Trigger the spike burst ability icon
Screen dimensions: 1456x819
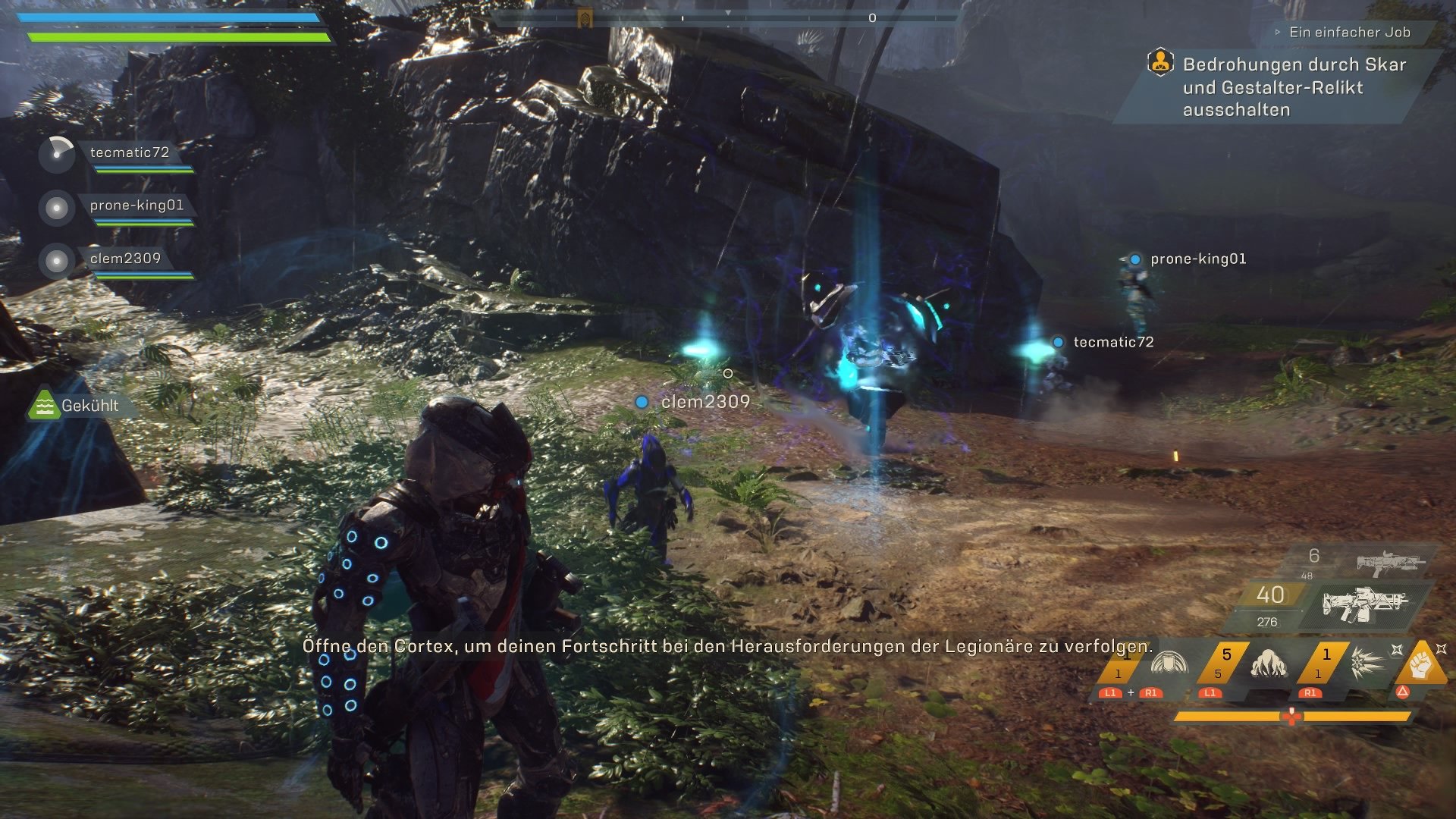click(x=1368, y=663)
